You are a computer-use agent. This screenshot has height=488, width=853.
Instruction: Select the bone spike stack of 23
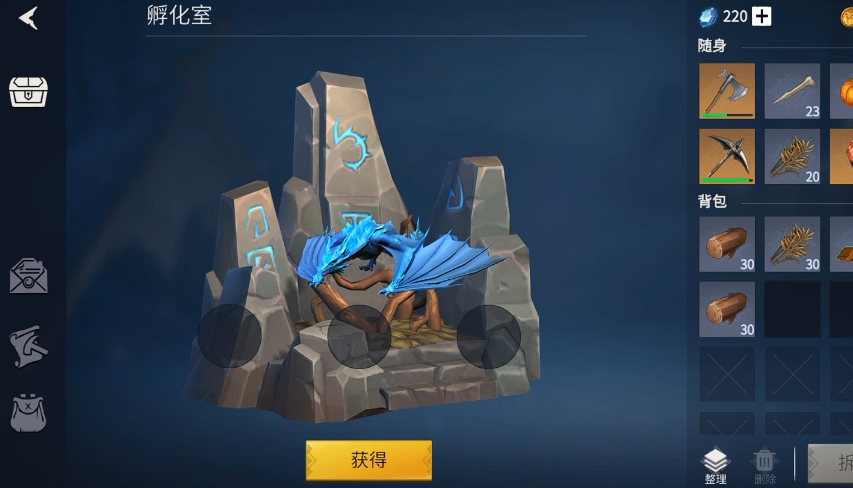click(792, 91)
